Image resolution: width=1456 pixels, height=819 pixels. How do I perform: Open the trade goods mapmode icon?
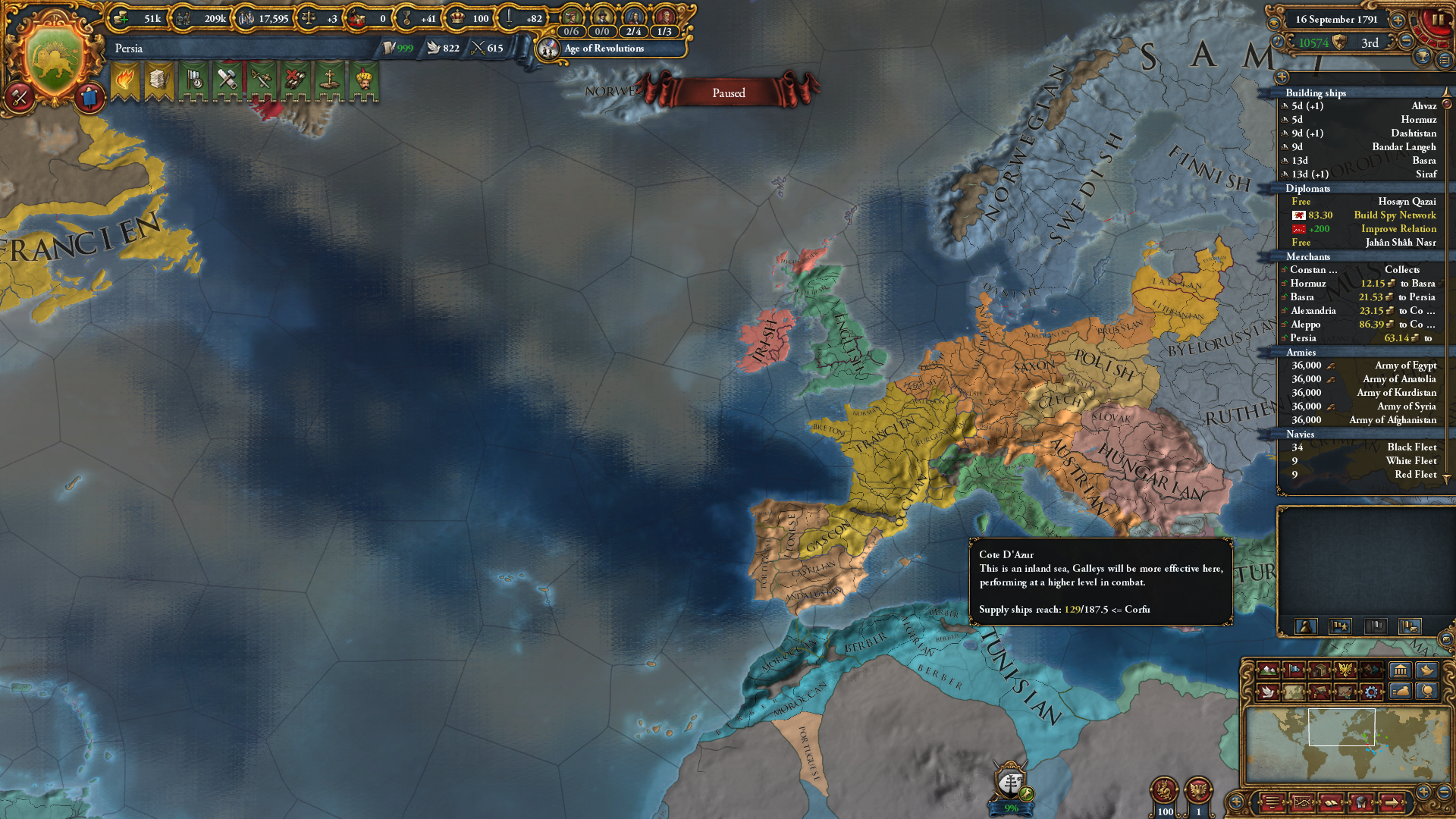pos(1319,671)
